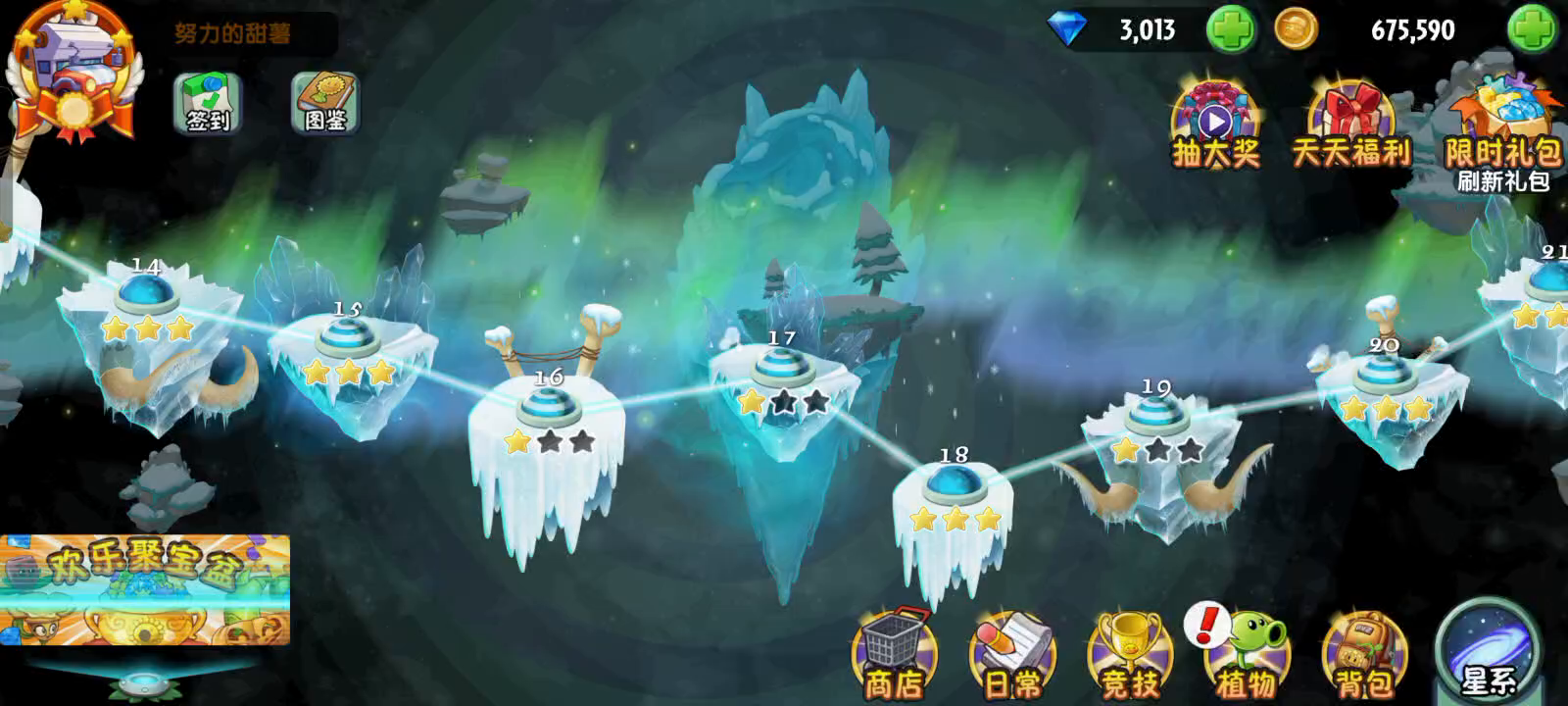The width and height of the screenshot is (1568, 706).
Task: Select level 19 node
Action: click(x=1157, y=416)
